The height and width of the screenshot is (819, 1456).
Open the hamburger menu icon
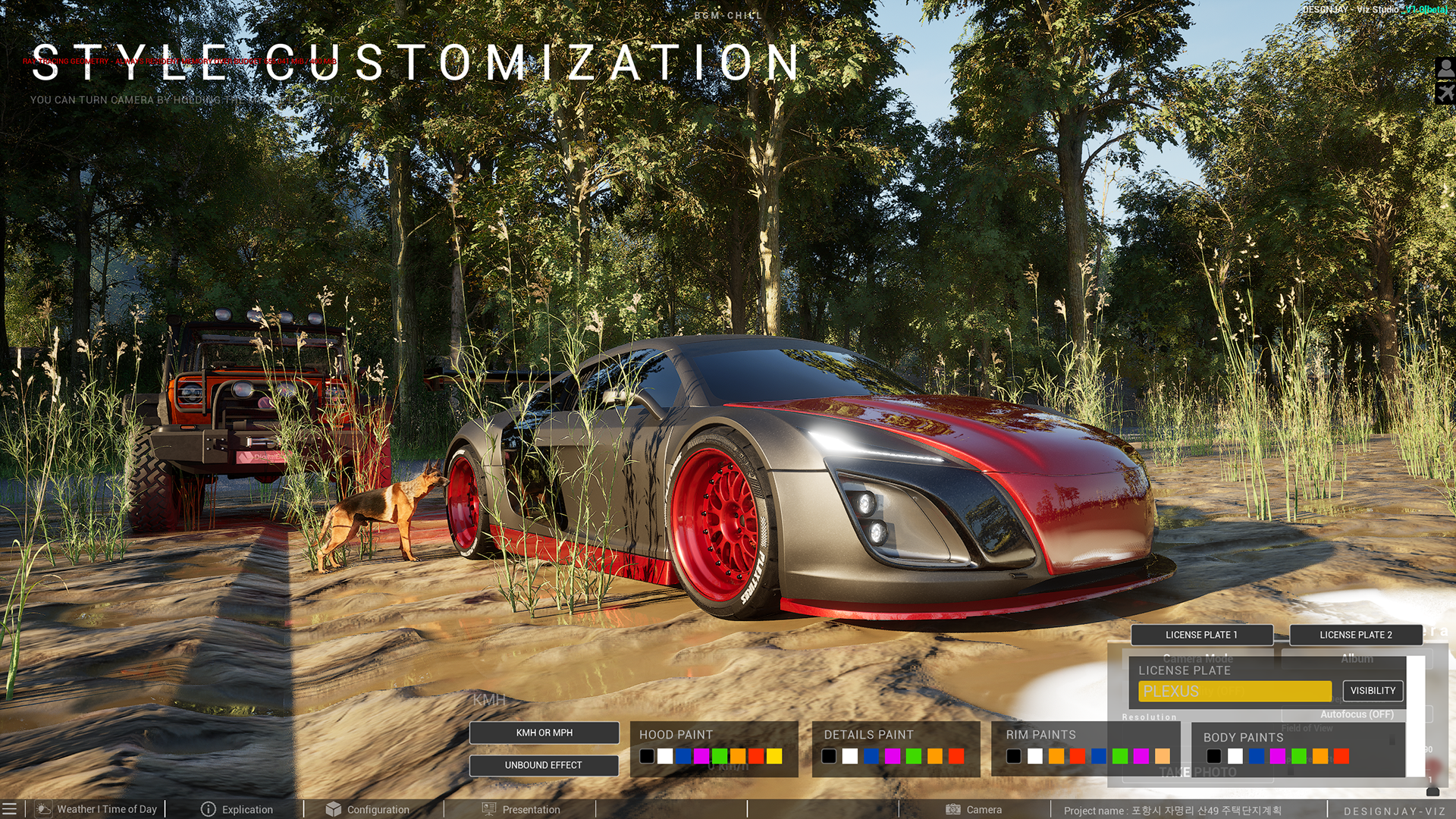pos(9,809)
